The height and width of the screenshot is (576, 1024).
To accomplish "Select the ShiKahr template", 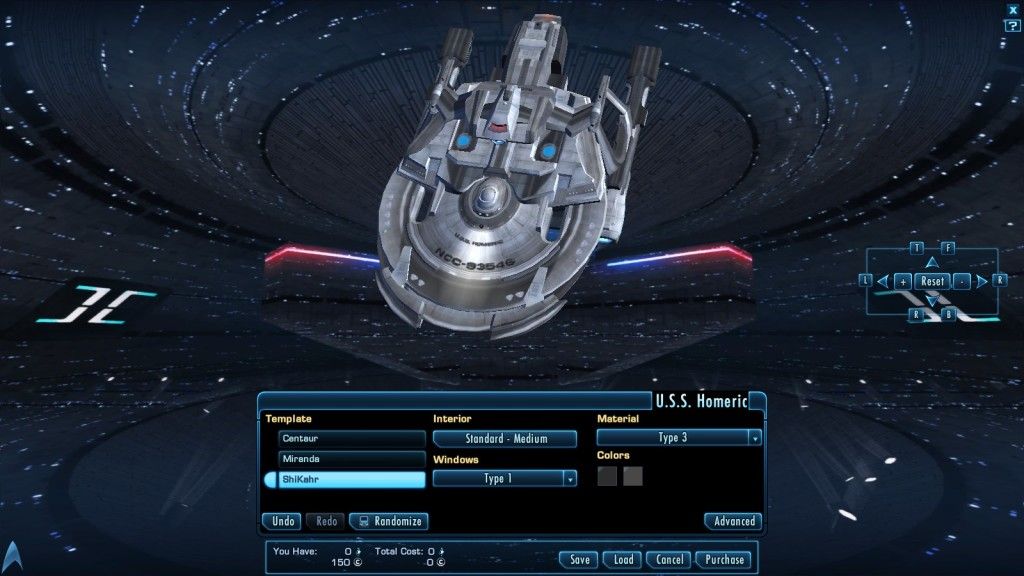I will (352, 480).
